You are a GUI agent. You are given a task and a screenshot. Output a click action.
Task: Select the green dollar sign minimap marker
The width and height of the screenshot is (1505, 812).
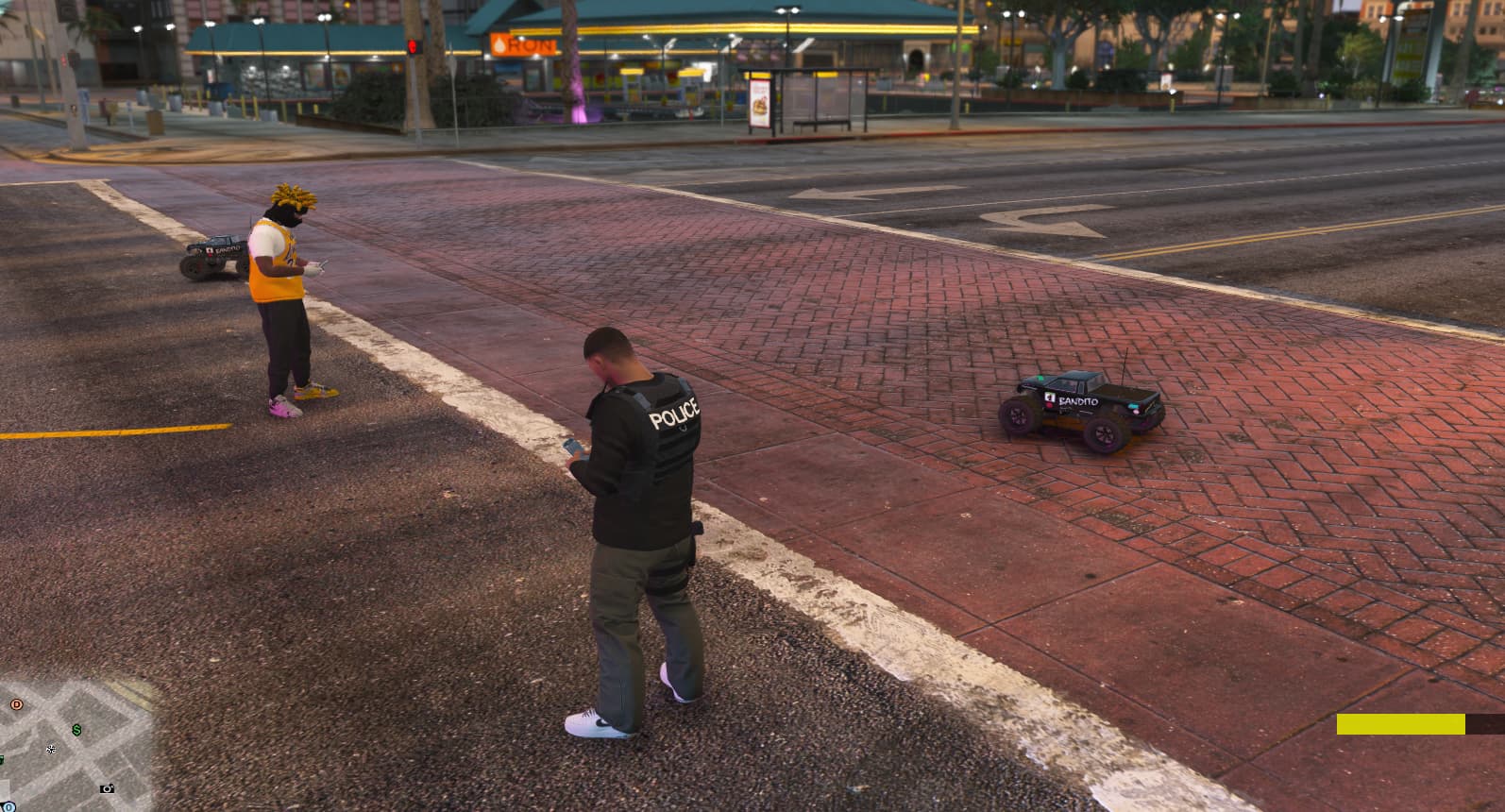(76, 729)
